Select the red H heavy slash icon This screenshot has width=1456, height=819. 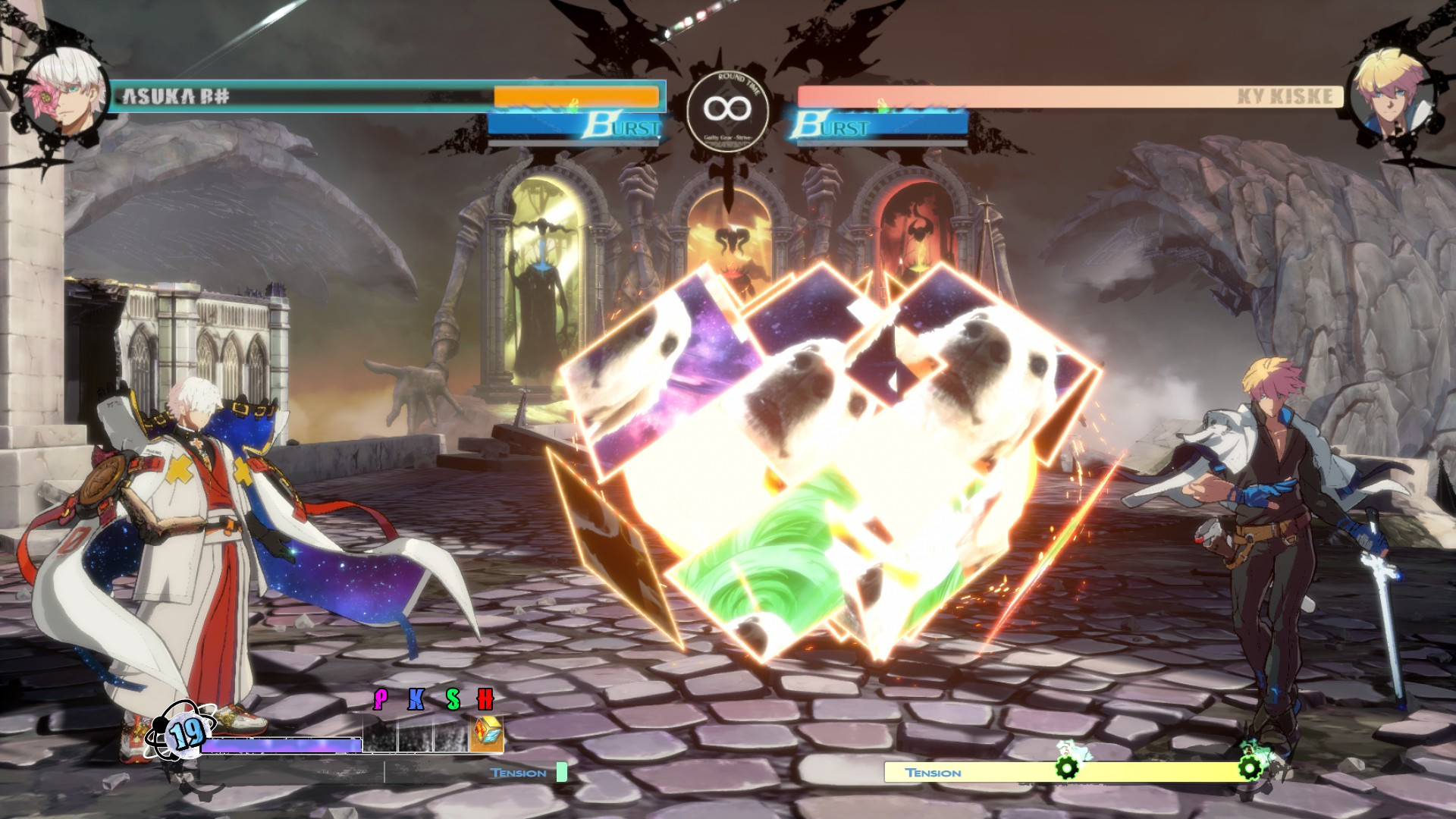(485, 698)
